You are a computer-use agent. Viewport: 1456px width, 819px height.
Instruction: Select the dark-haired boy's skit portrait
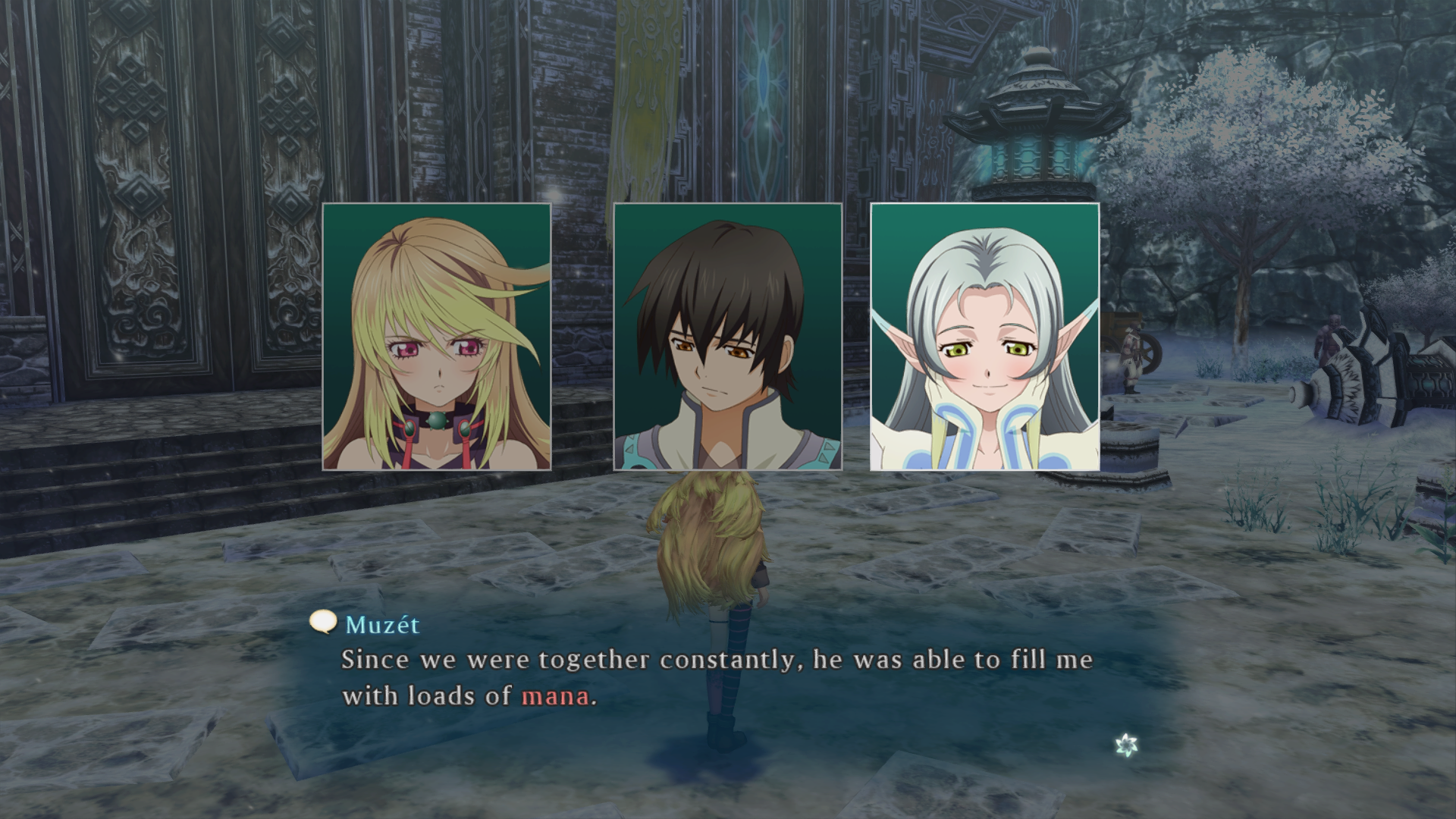[x=727, y=337]
